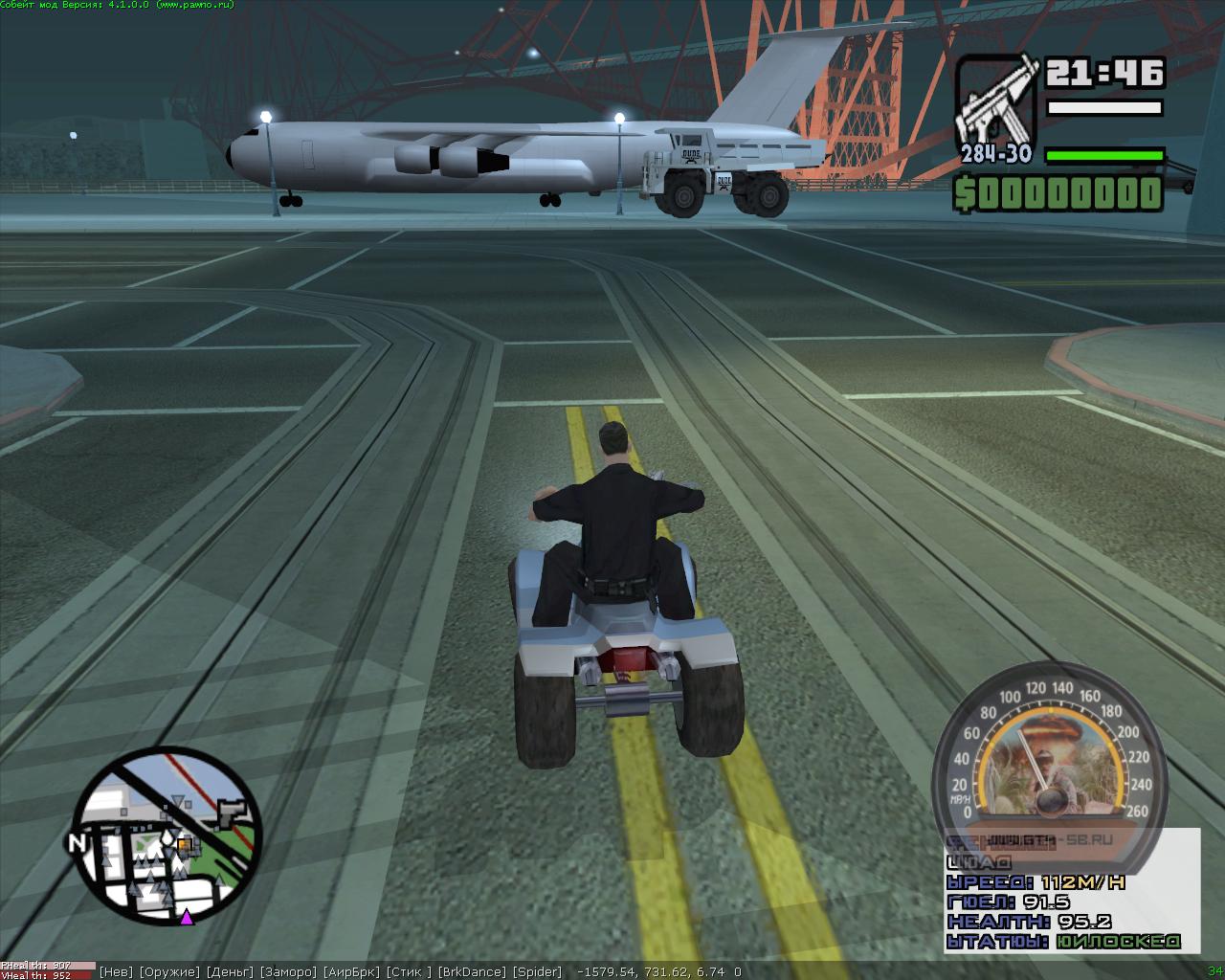Image resolution: width=1225 pixels, height=980 pixels.
Task: Select the gun shop marker on the minimap
Action: [230, 813]
